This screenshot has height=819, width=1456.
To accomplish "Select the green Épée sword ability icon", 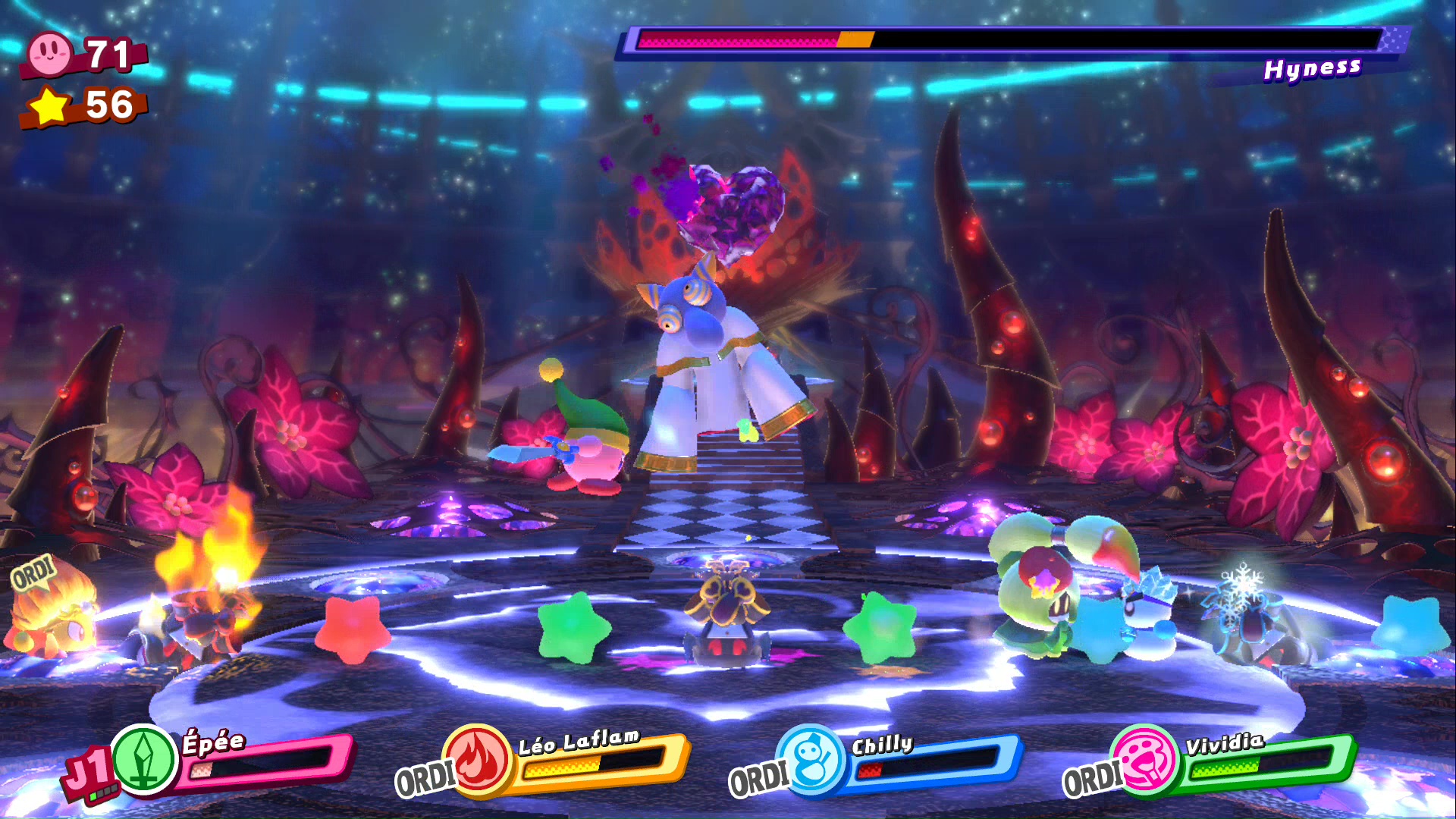I will click(x=144, y=759).
